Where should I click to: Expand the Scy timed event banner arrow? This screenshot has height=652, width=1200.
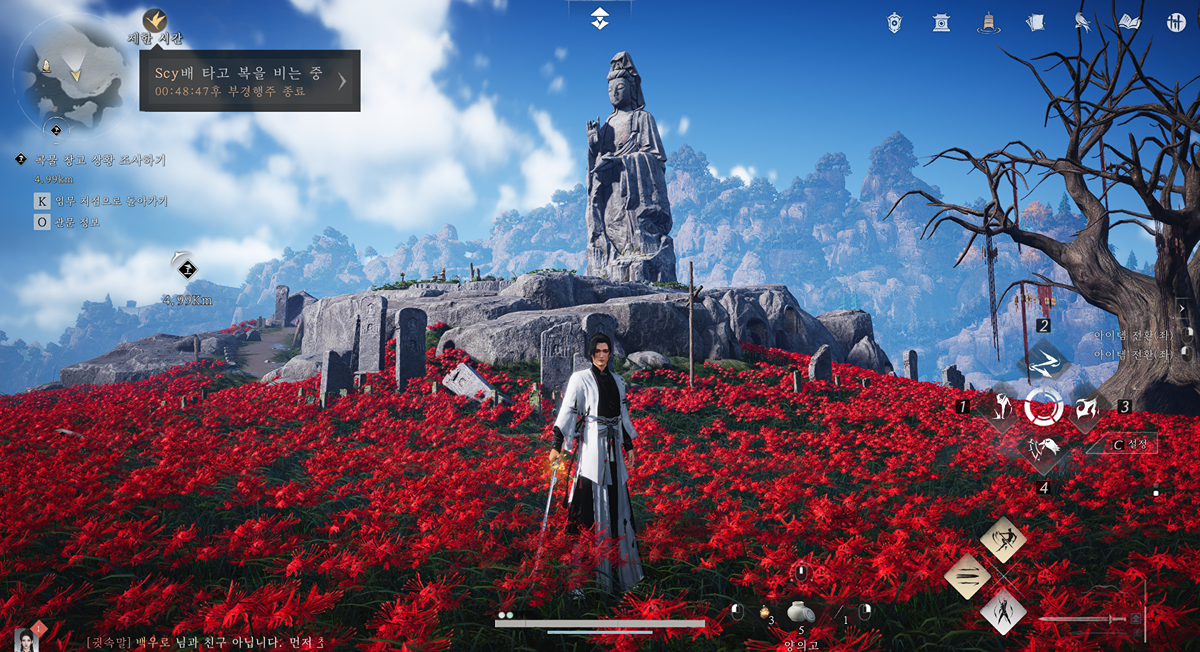(x=342, y=81)
